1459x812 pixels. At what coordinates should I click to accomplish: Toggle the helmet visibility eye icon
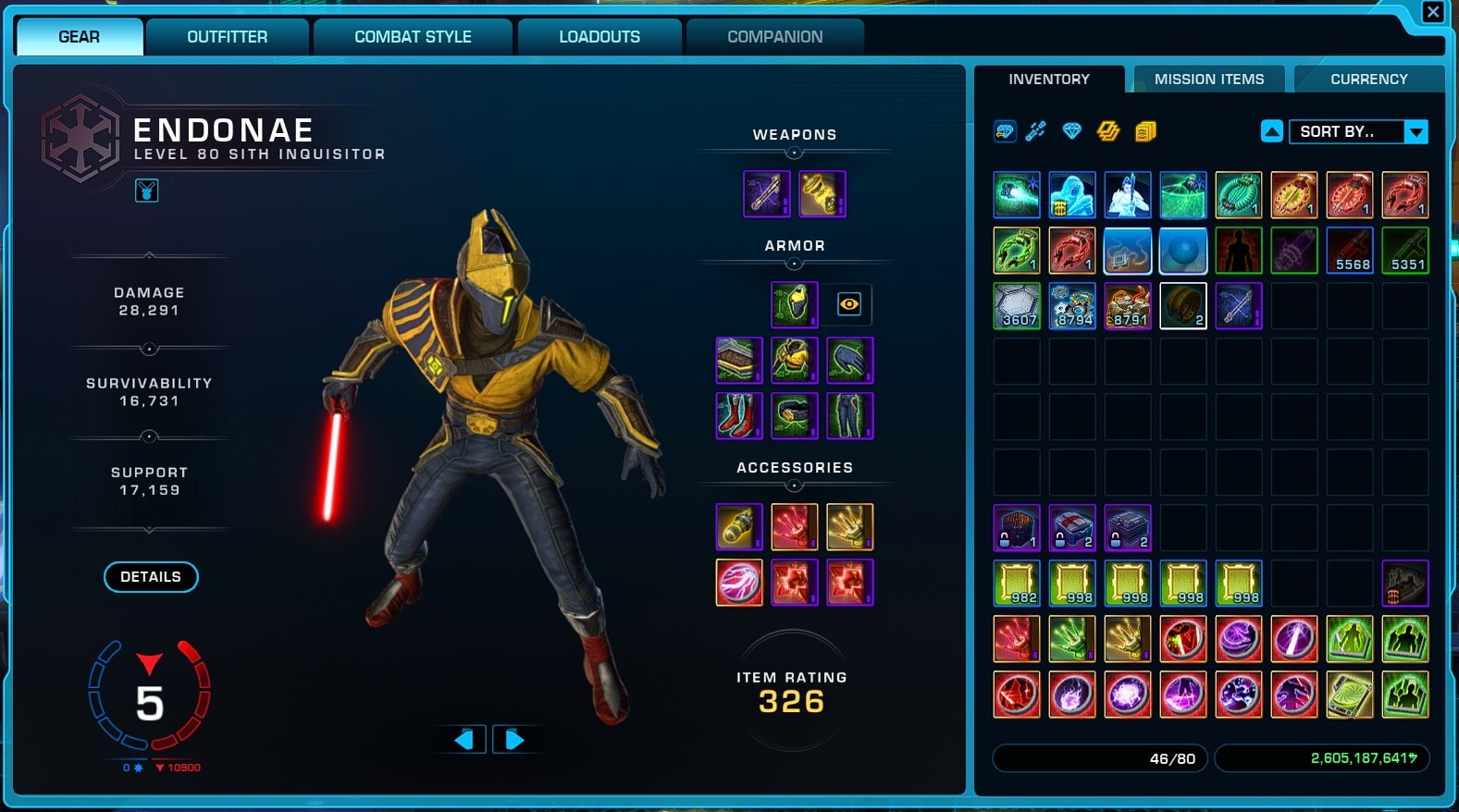coord(848,304)
